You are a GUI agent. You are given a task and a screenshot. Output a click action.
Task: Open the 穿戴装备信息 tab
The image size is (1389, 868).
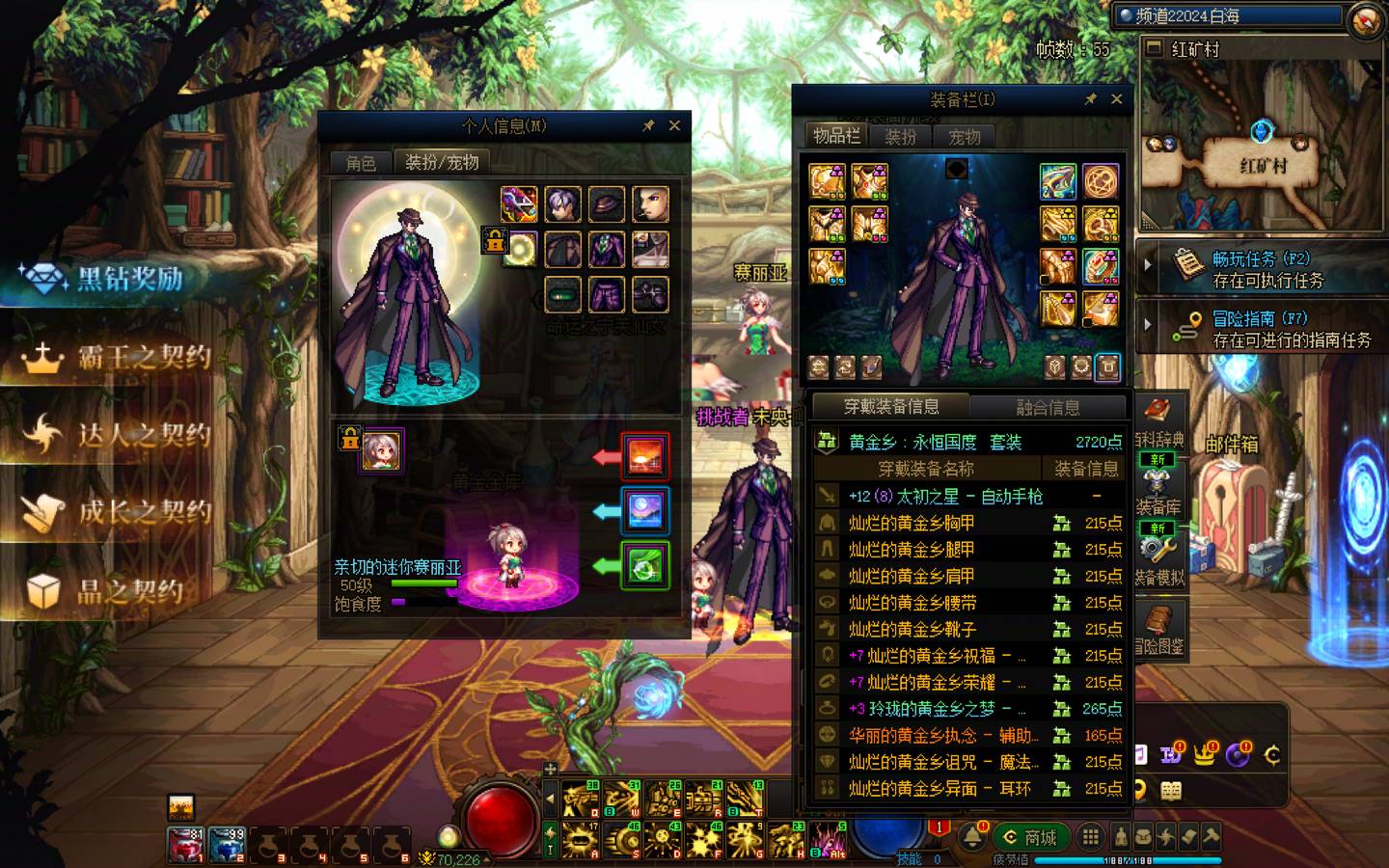tap(891, 407)
